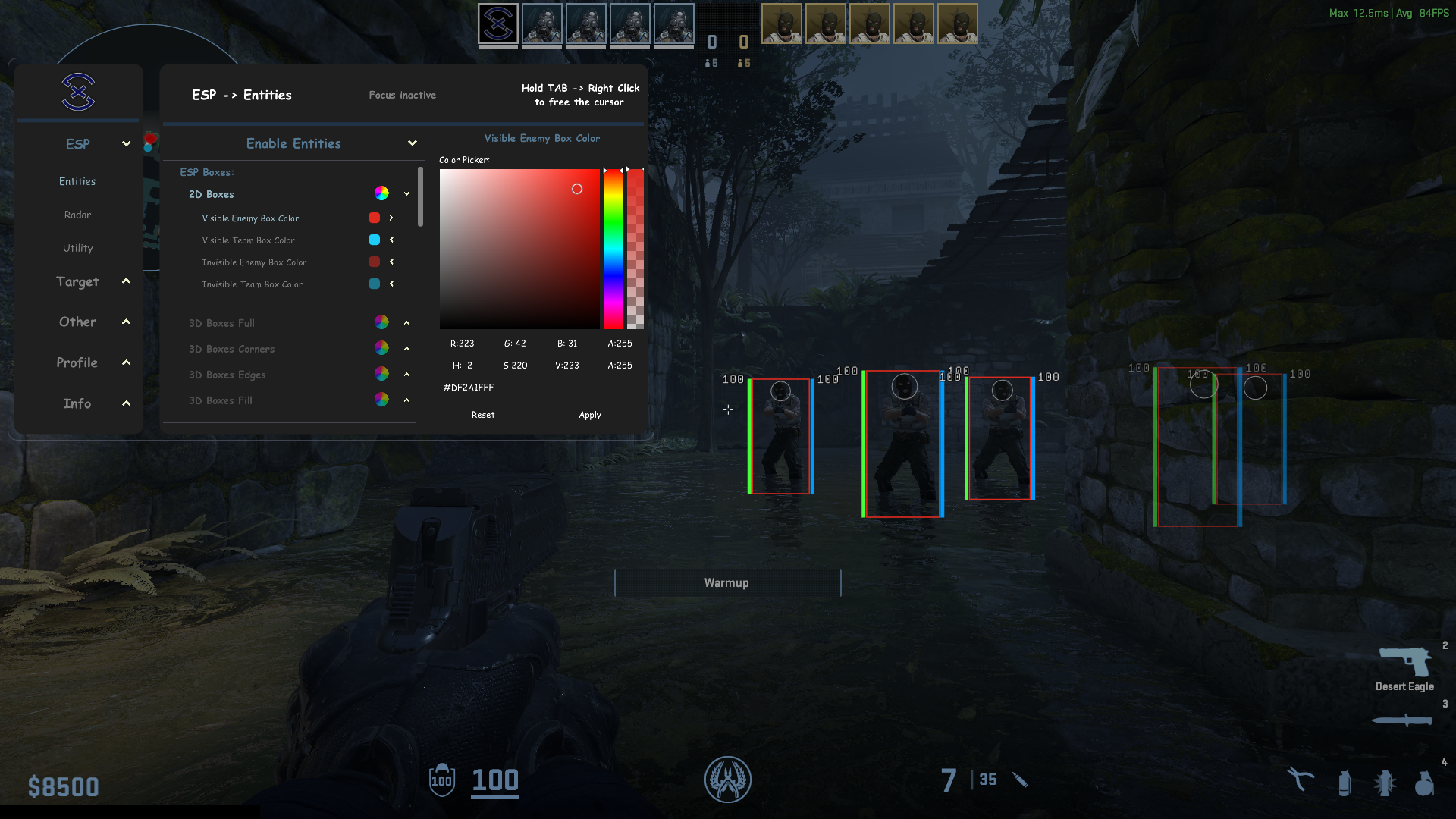Select the Visible Team Box Color swatch
Screen dimensions: 1456x819
375,240
